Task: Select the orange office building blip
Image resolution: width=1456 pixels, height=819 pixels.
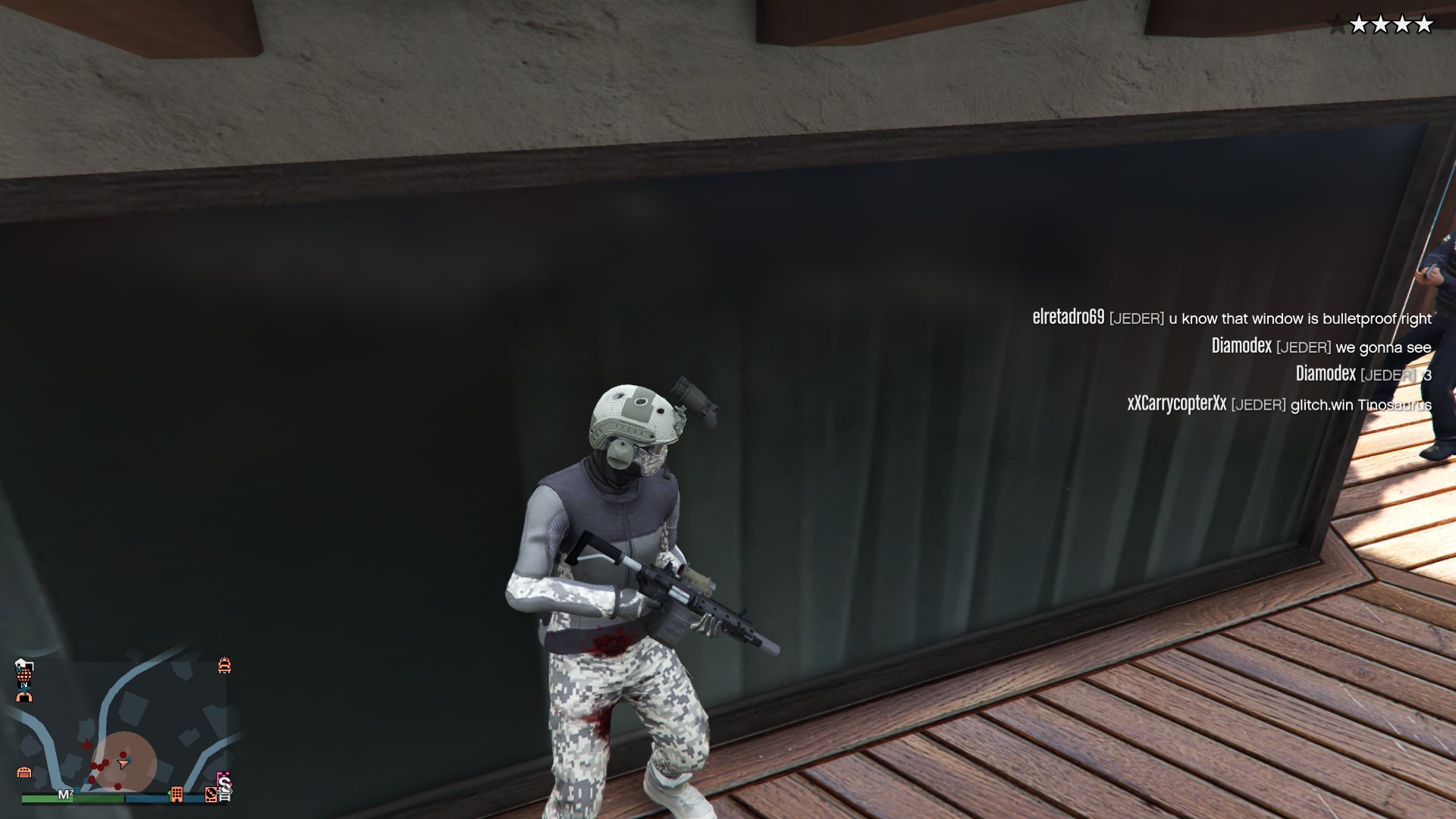Action: tap(177, 794)
